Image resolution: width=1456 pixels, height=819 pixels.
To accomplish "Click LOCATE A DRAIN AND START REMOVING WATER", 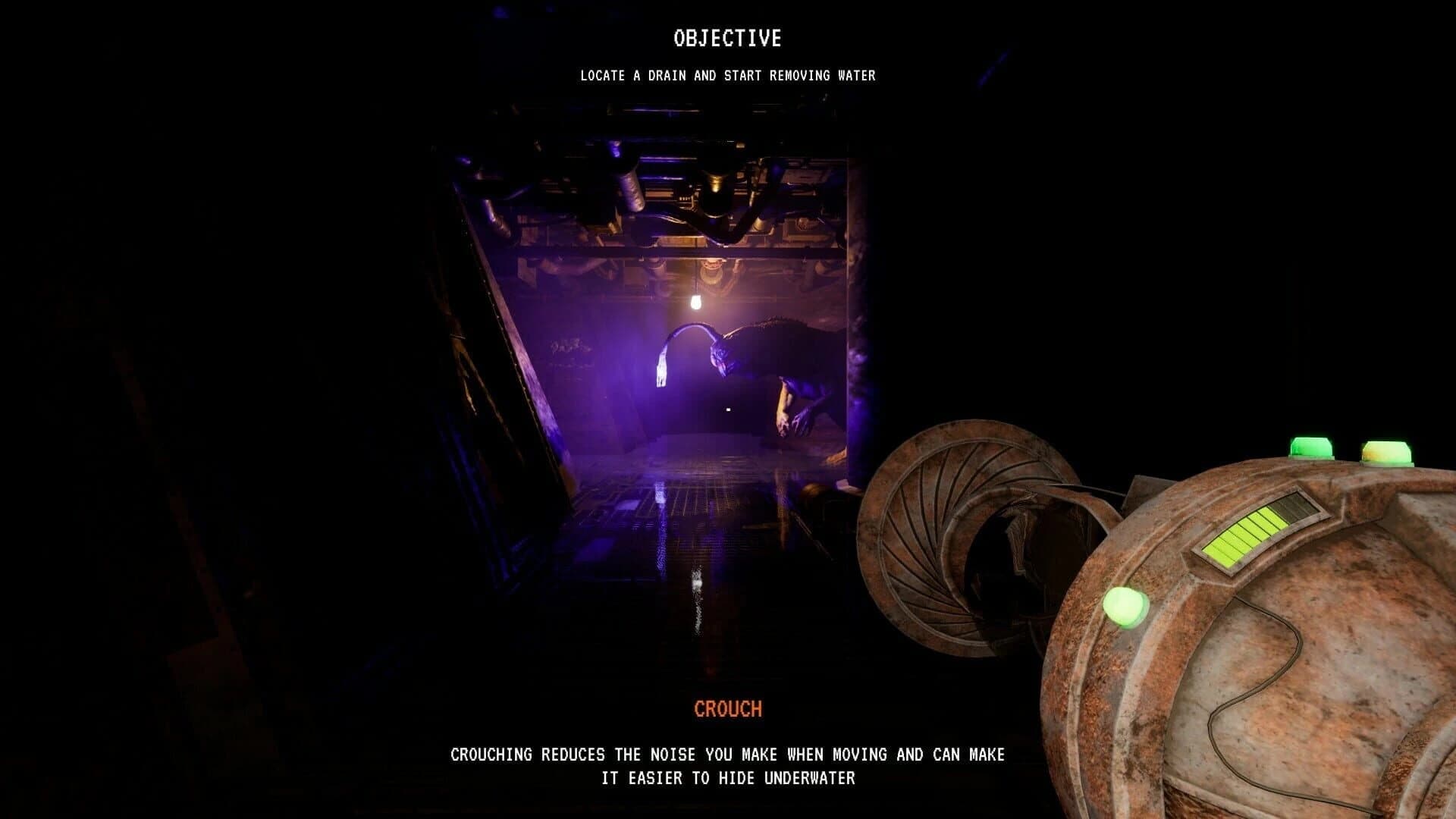I will 726,76.
